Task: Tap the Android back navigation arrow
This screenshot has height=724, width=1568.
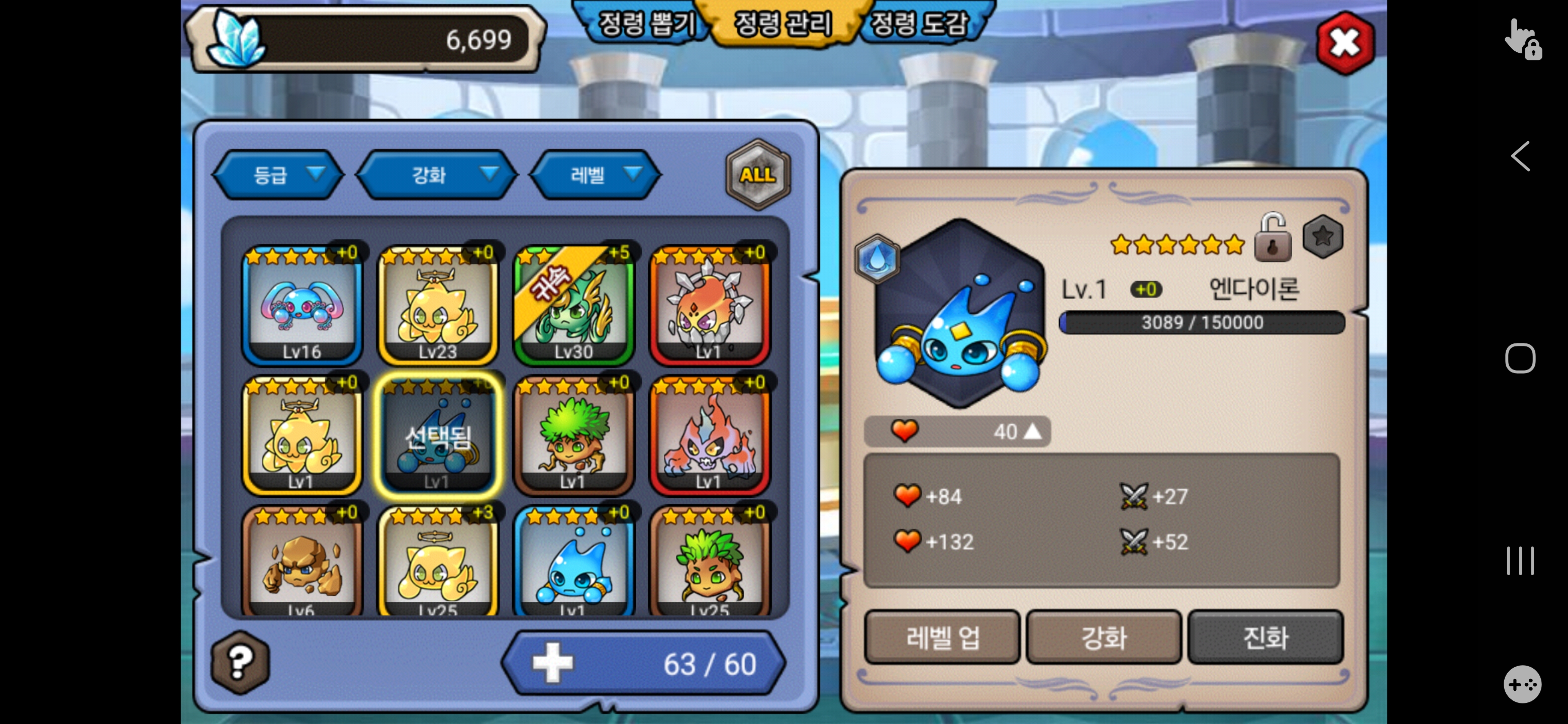Action: 1520,156
